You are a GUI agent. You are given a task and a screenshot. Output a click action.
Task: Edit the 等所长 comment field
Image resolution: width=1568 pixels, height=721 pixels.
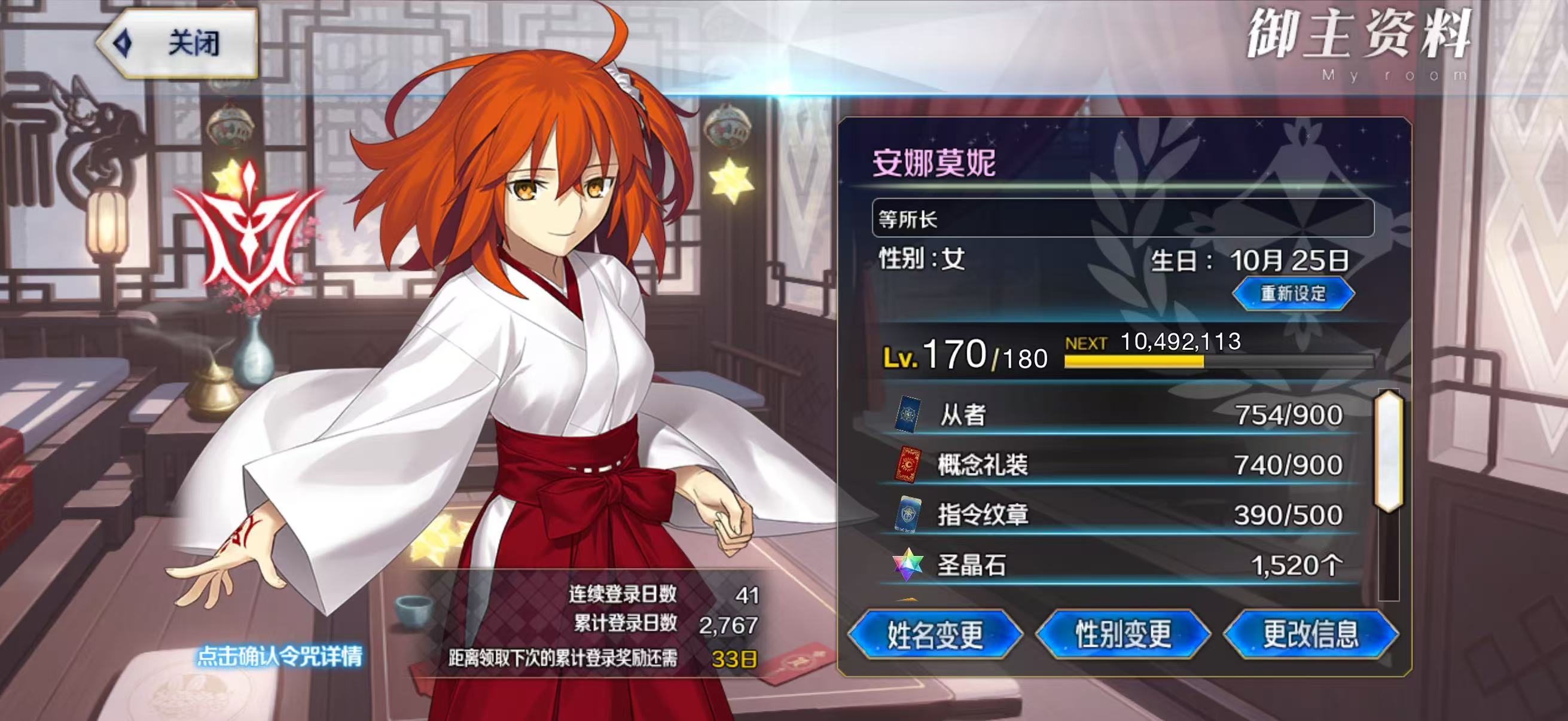pos(1122,218)
